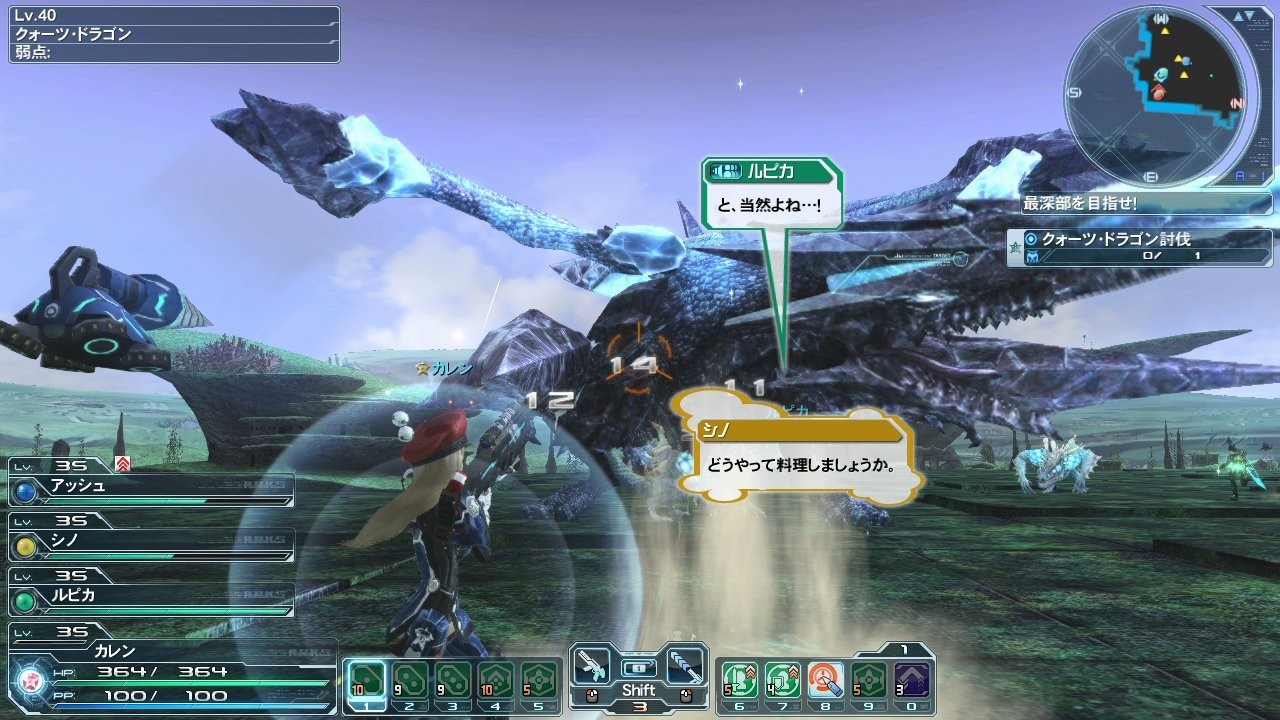
Task: Click the circular area minimap
Action: click(1156, 96)
